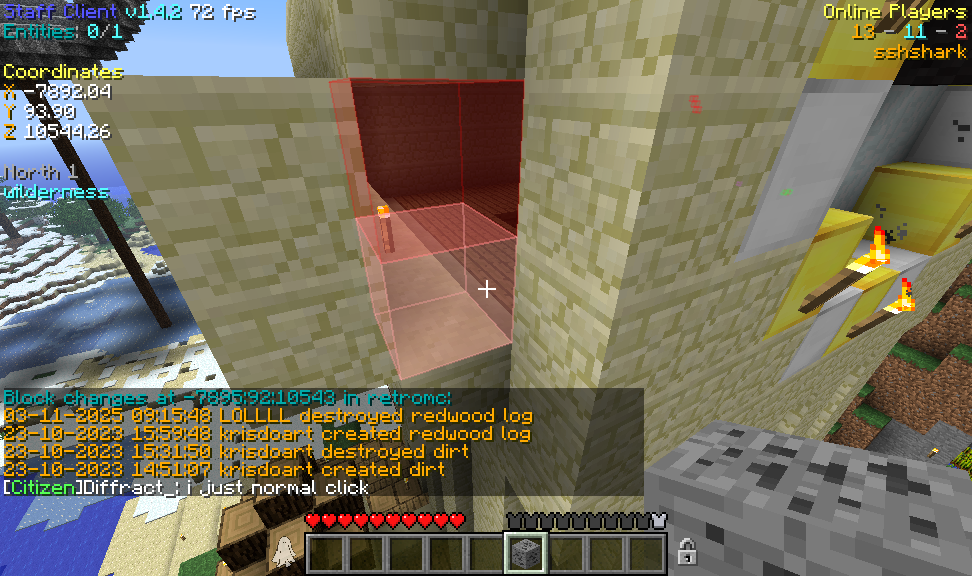
Task: Select the LOLLLL destroyed redwood log entry
Action: pyautogui.click(x=268, y=416)
